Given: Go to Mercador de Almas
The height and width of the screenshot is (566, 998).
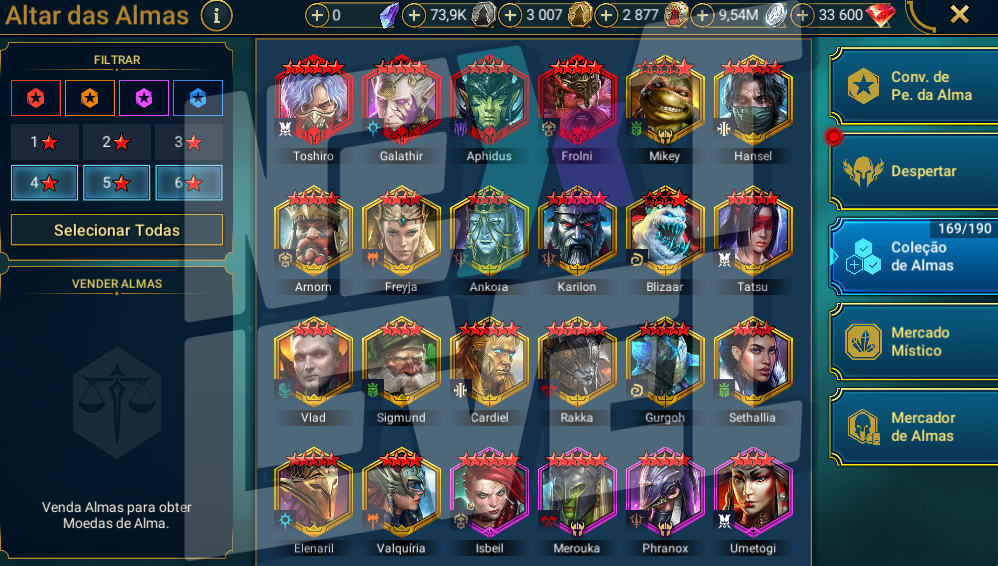Looking at the screenshot, I should tap(913, 427).
